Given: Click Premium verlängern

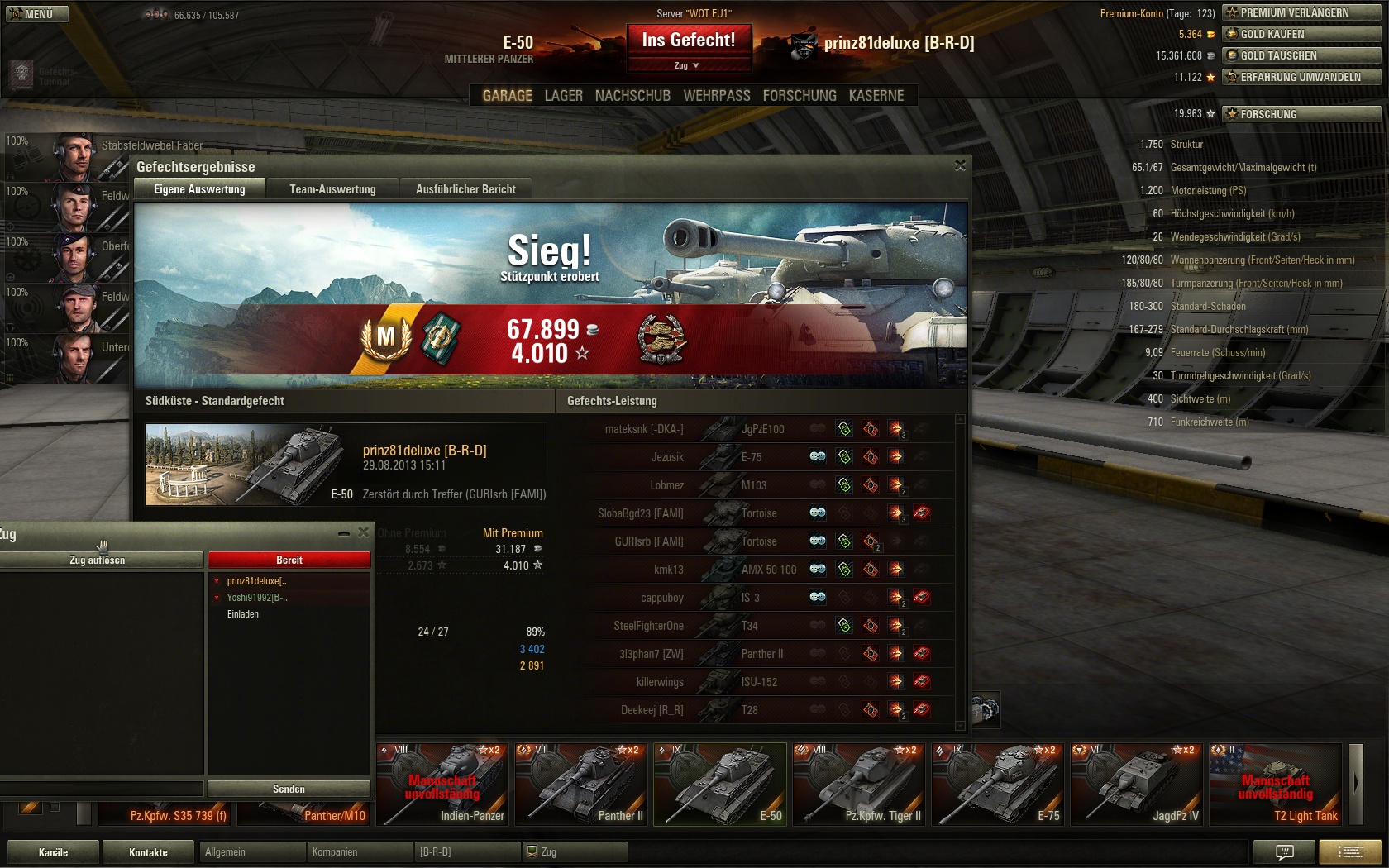Looking at the screenshot, I should pyautogui.click(x=1301, y=12).
